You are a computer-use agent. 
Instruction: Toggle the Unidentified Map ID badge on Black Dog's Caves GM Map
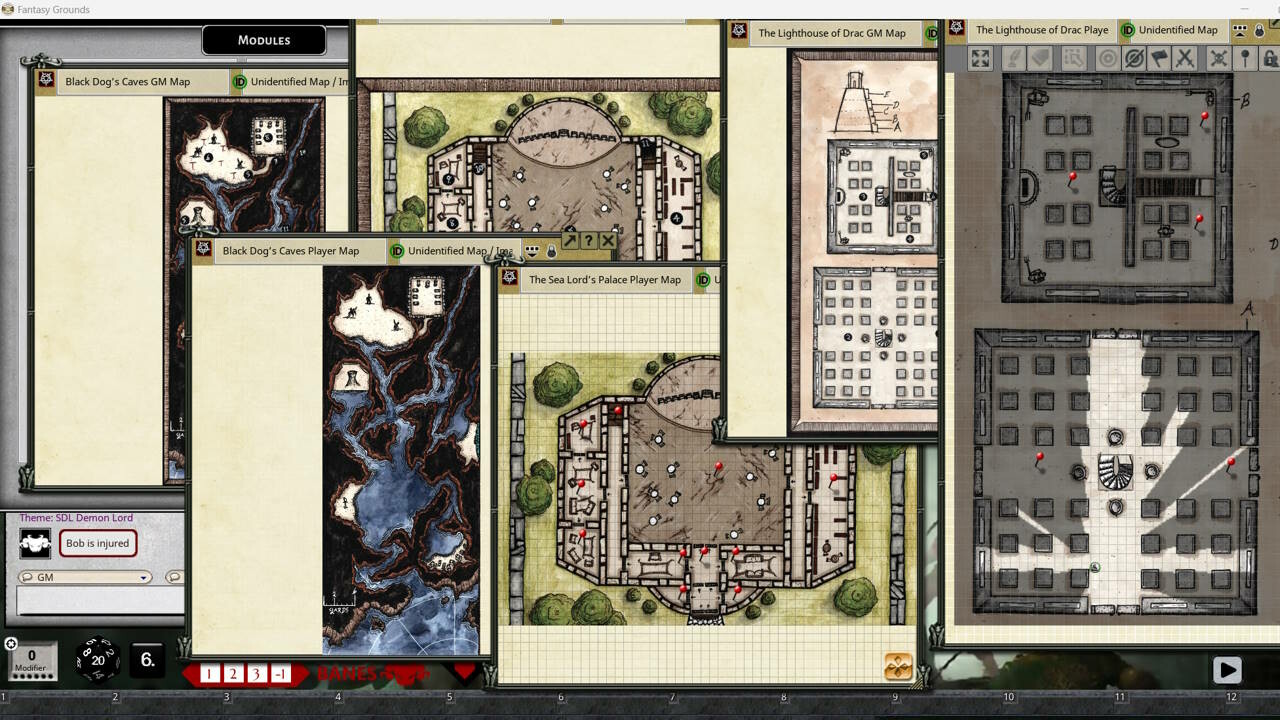click(239, 82)
